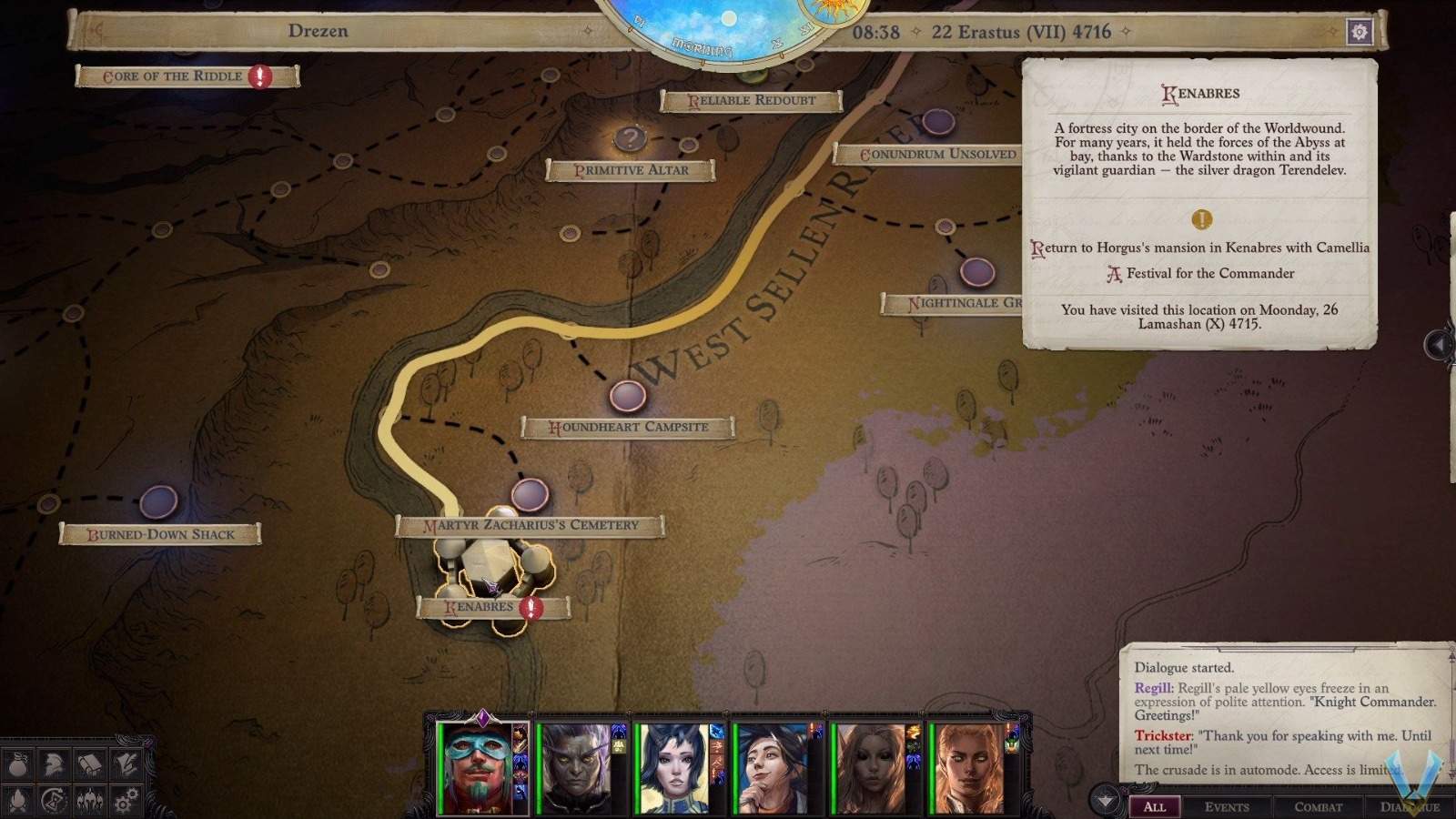The width and height of the screenshot is (1456, 819).
Task: Open the Journal scroll icon
Action: [x=89, y=764]
